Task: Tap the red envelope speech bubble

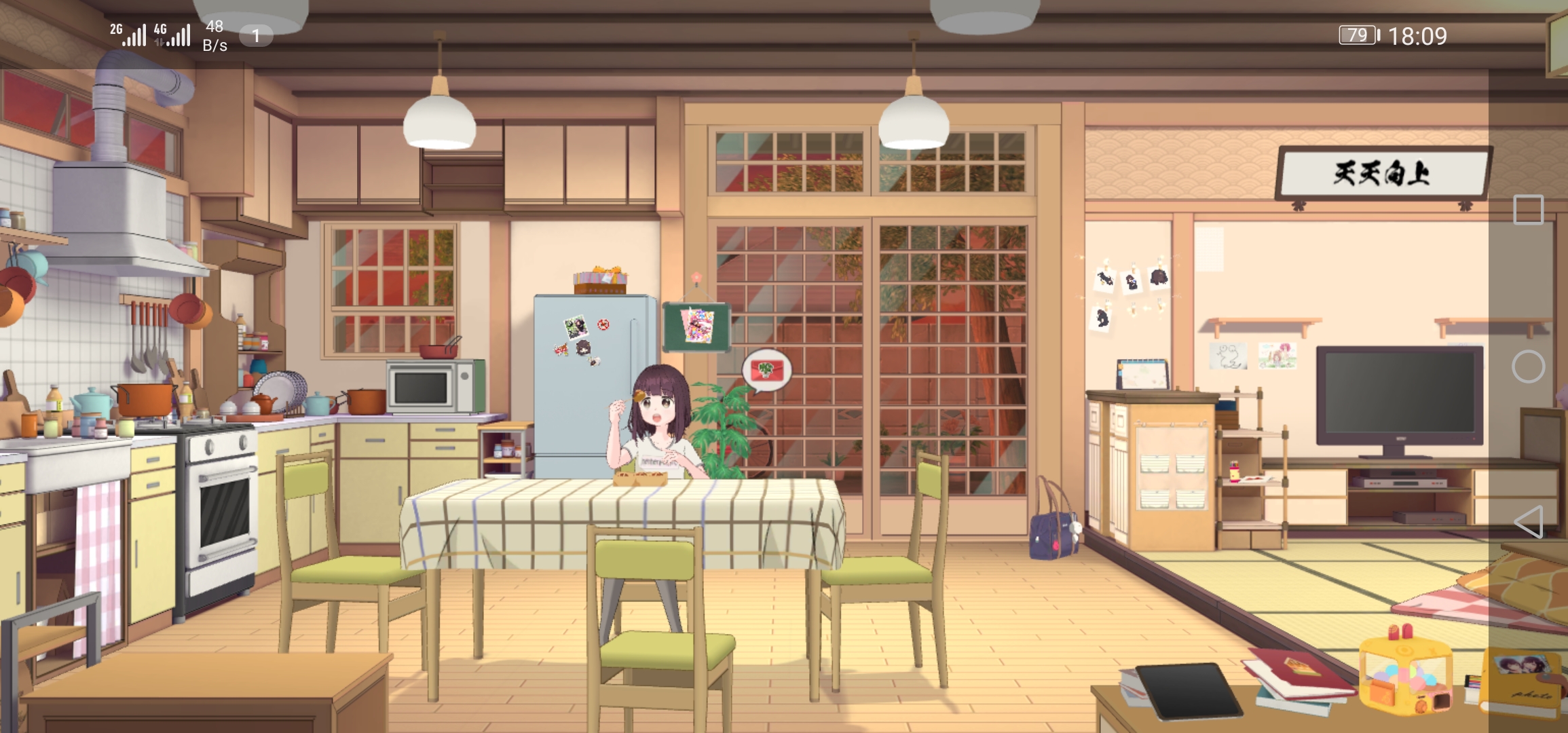Action: [766, 370]
